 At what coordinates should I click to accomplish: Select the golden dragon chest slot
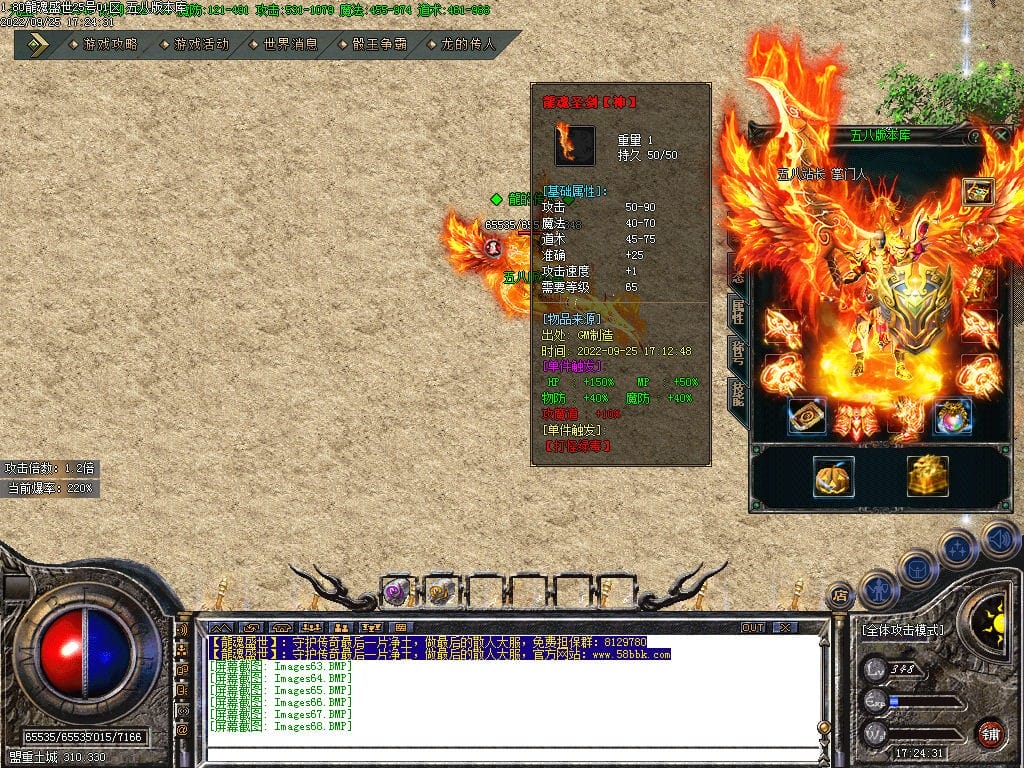pyautogui.click(x=928, y=477)
